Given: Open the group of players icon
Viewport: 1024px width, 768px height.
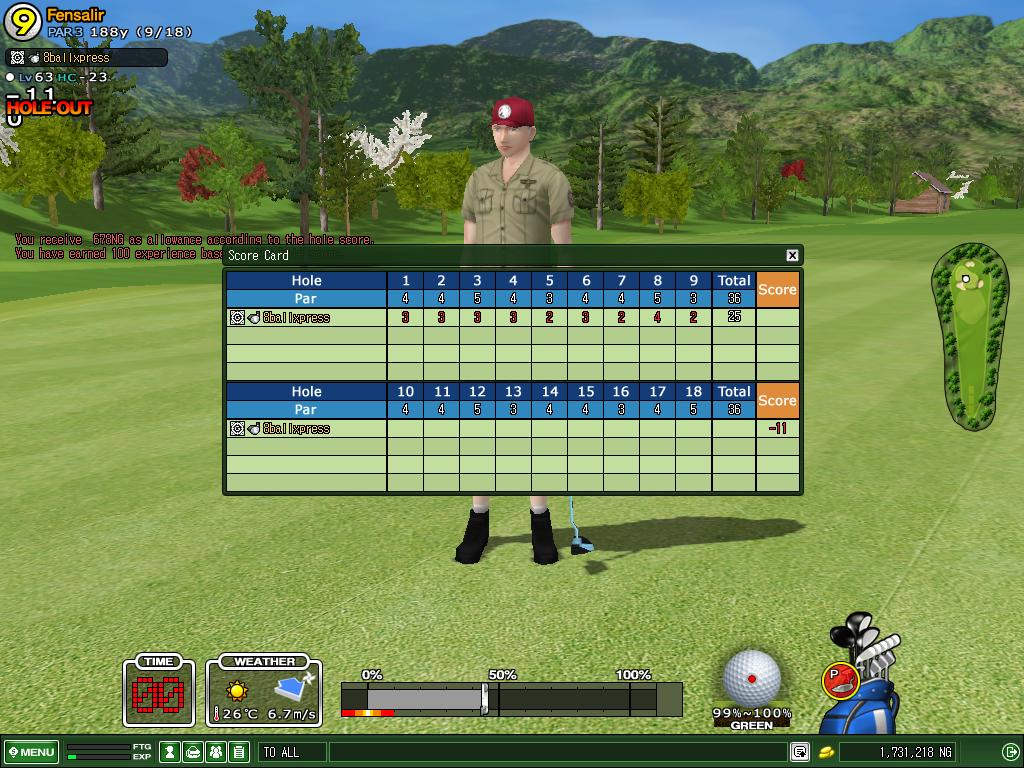Looking at the screenshot, I should (215, 752).
